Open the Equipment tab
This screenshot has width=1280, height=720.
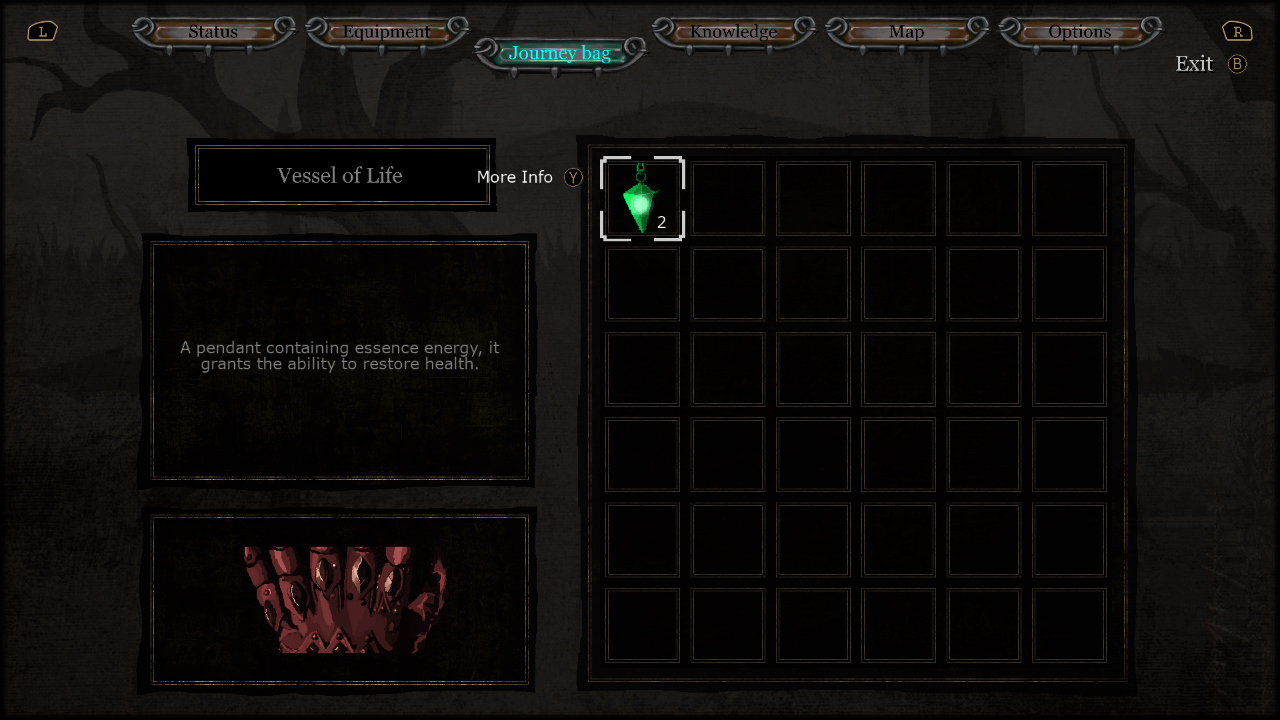click(x=387, y=31)
